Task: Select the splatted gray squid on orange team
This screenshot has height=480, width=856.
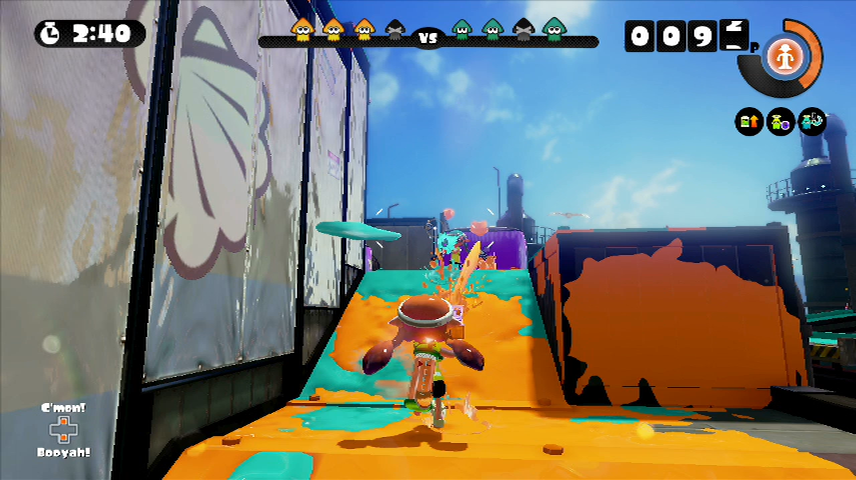Action: point(395,30)
